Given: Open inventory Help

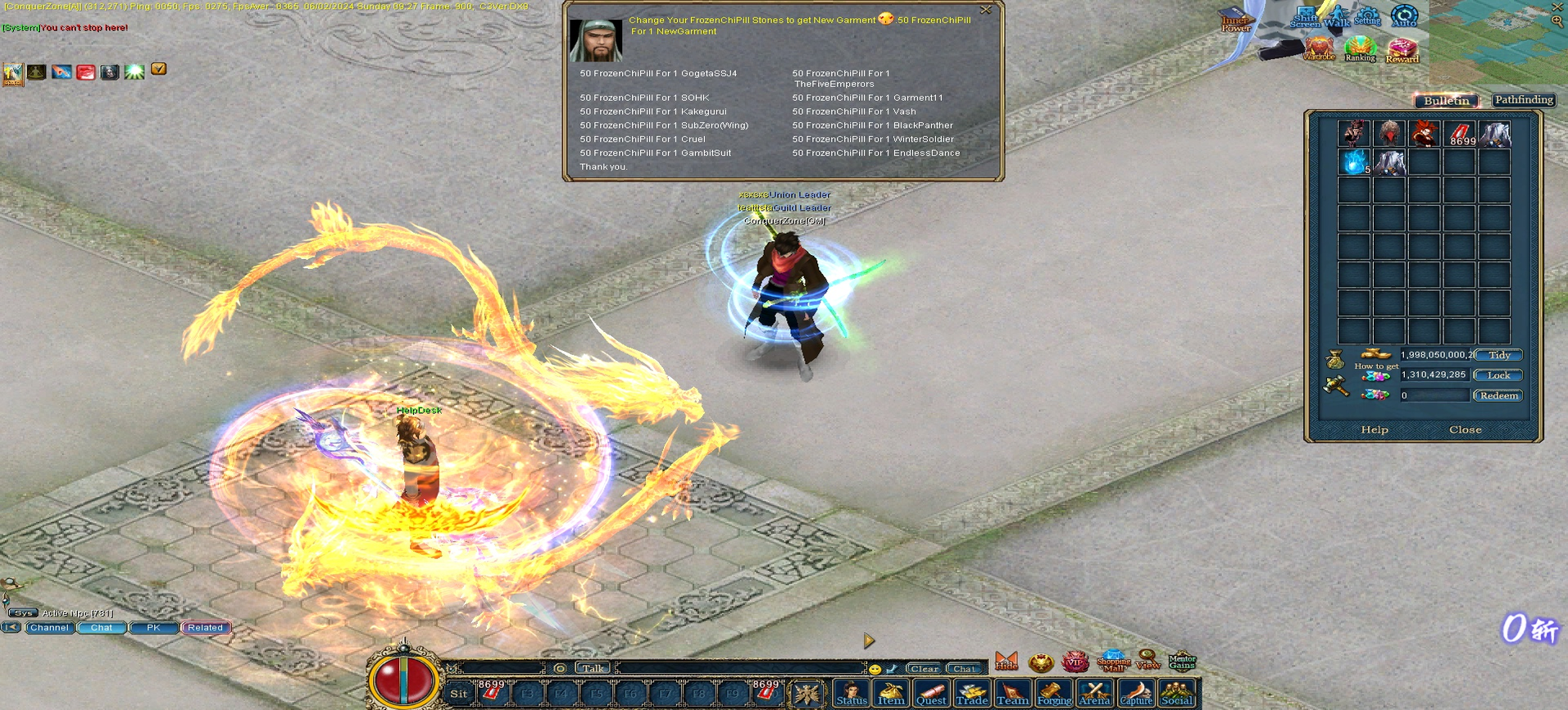Looking at the screenshot, I should click(1375, 430).
